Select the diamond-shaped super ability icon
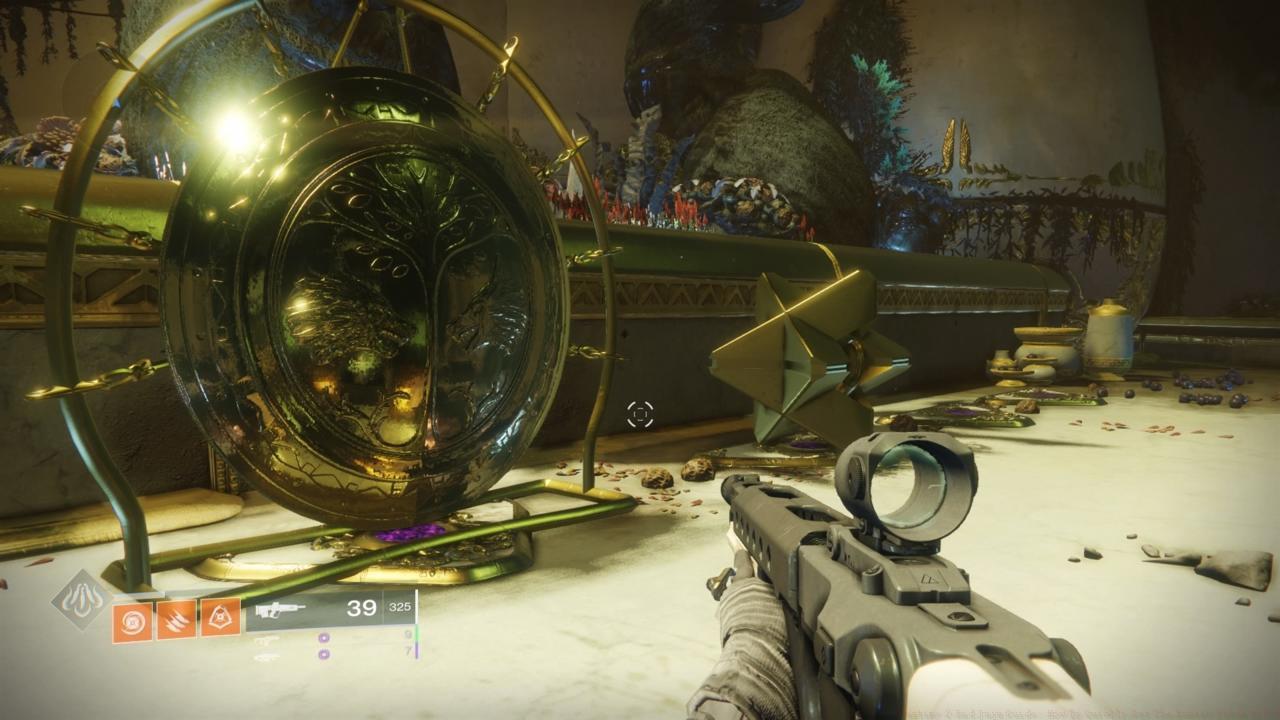 click(x=82, y=599)
